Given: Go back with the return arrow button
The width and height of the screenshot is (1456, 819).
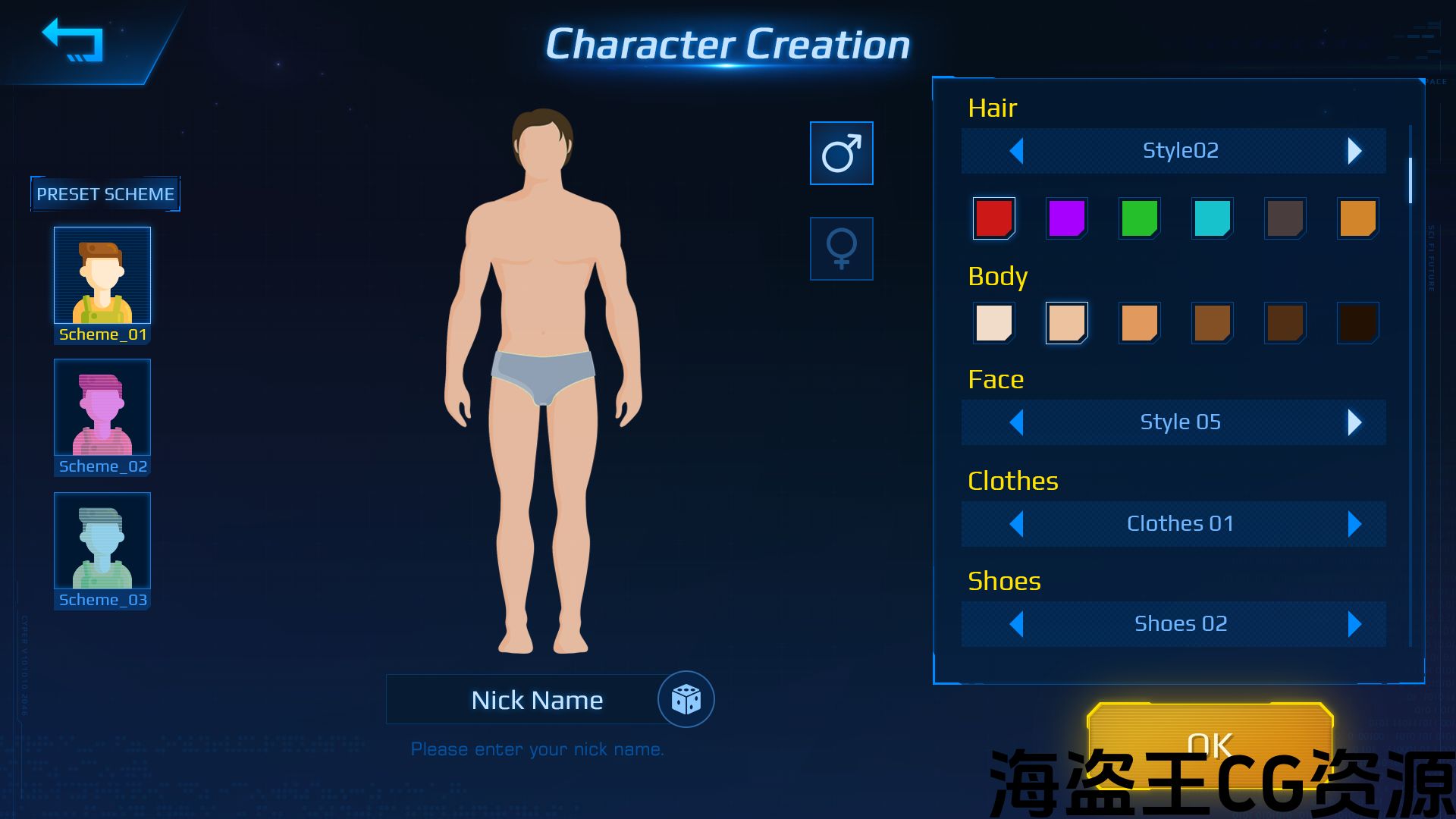Looking at the screenshot, I should point(74,41).
